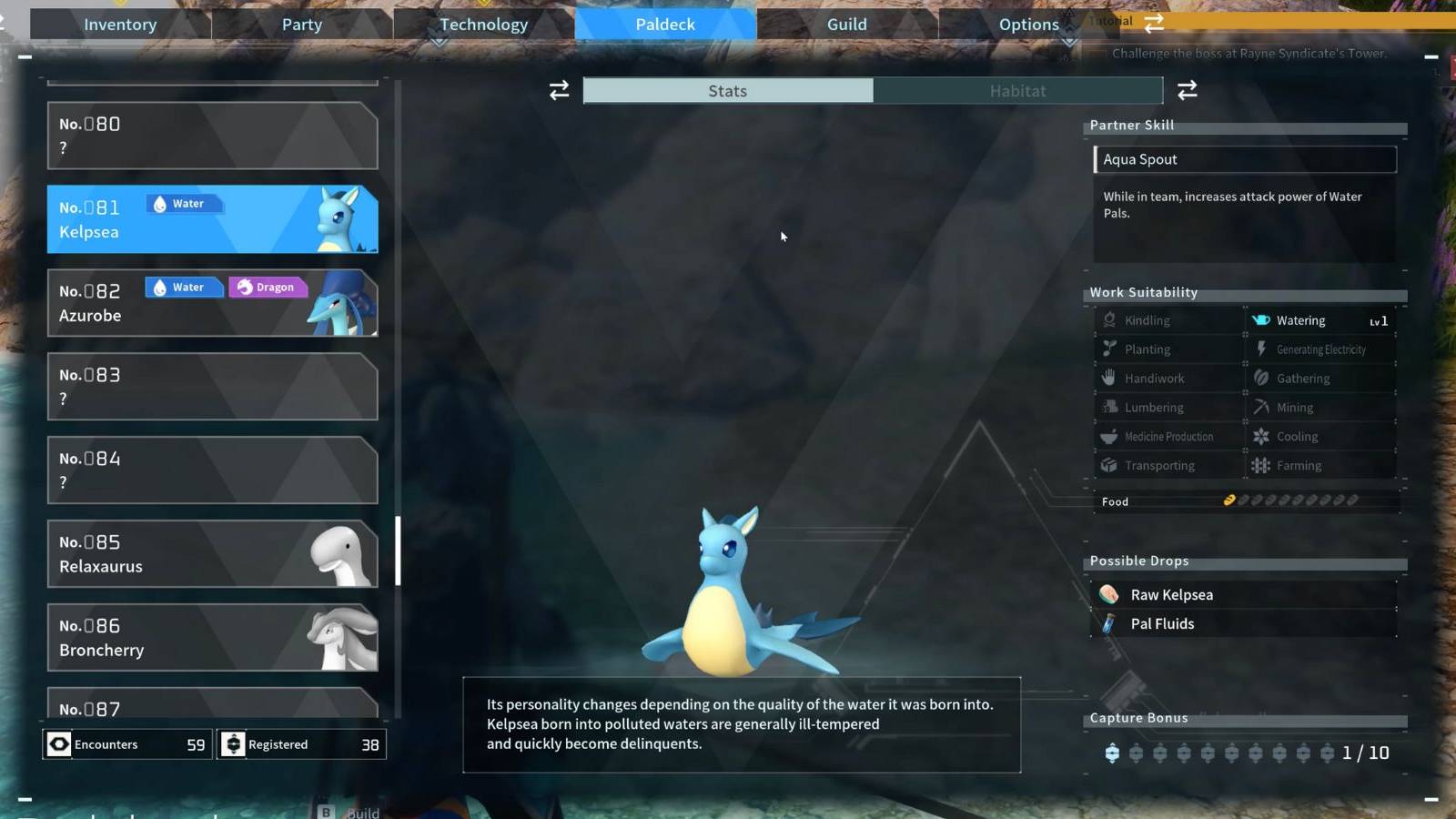The image size is (1456, 819).
Task: Click the Generating Electricity icon
Action: click(1262, 349)
